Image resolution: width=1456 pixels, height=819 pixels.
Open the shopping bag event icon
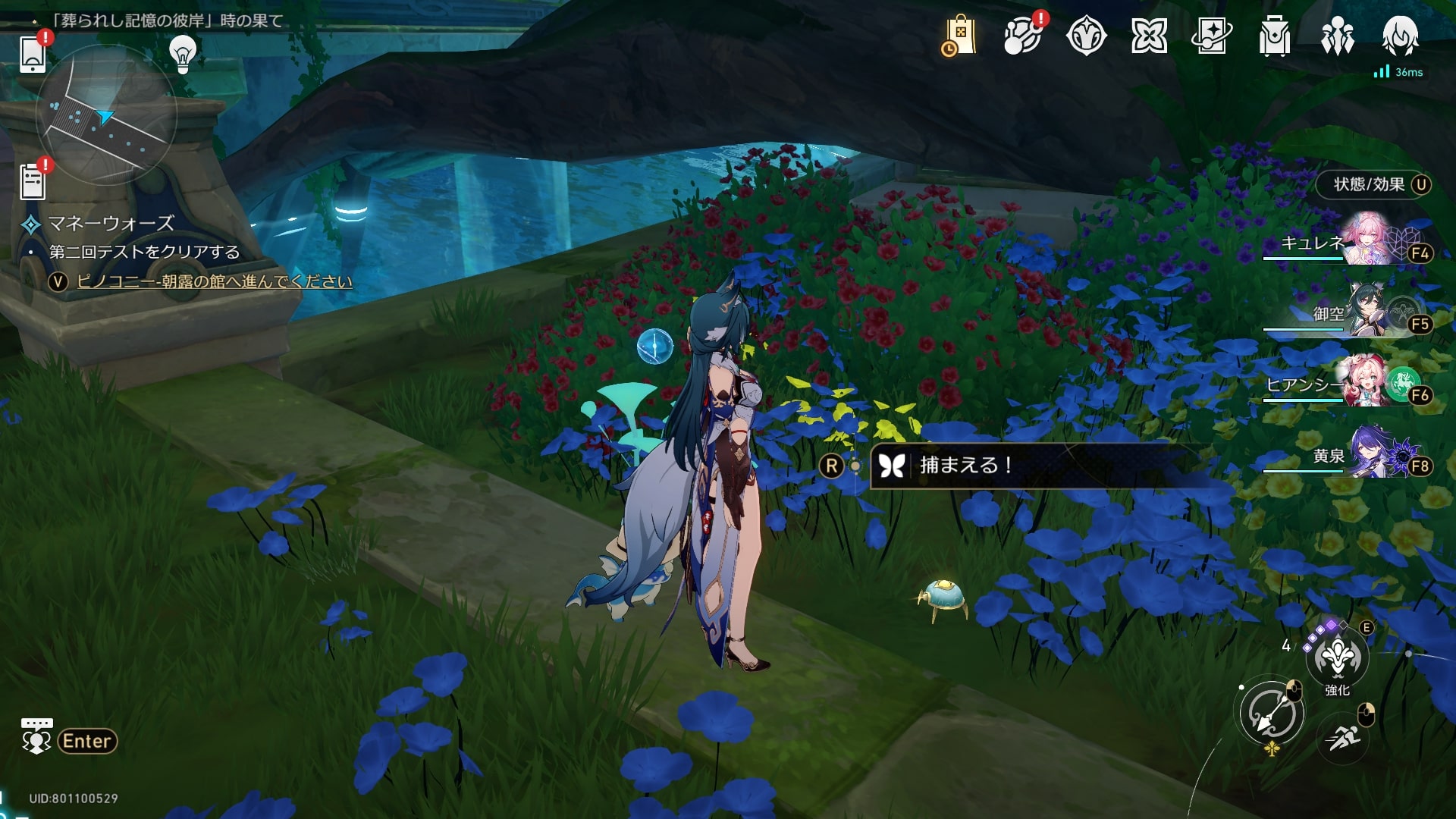[x=959, y=36]
